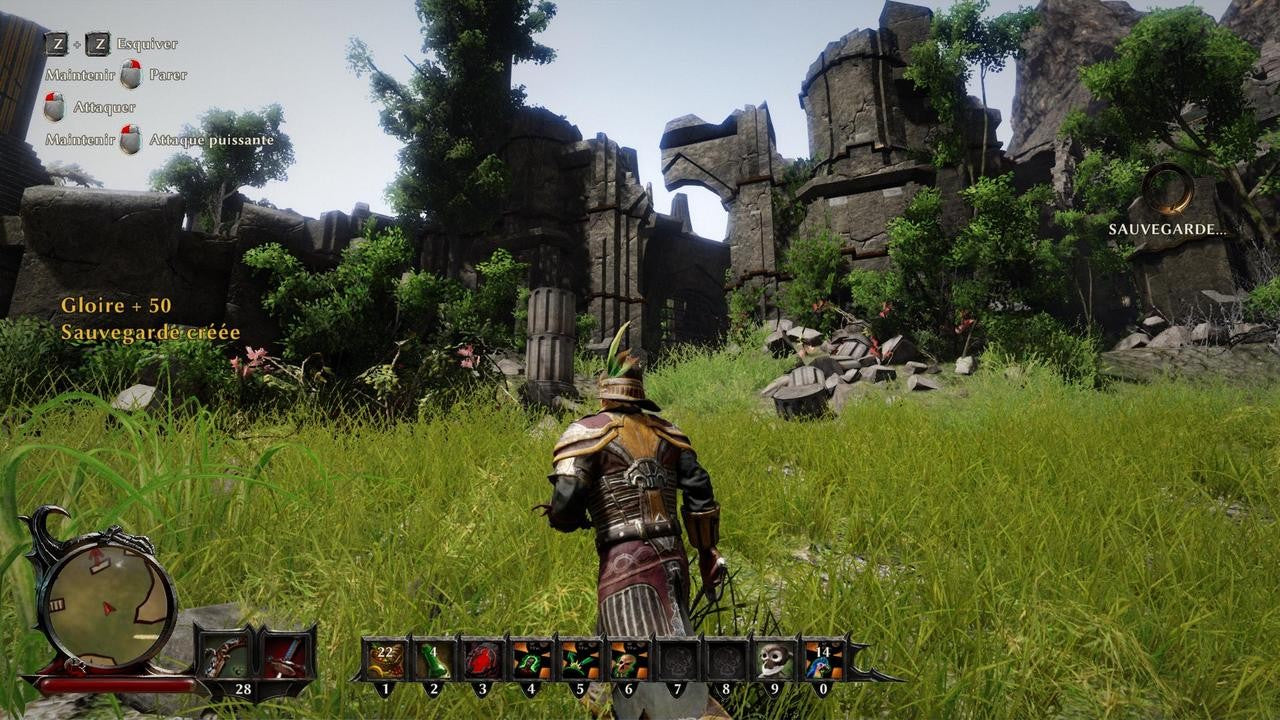The image size is (1280, 720).
Task: Select the red meat item in quickslot 3
Action: [482, 660]
